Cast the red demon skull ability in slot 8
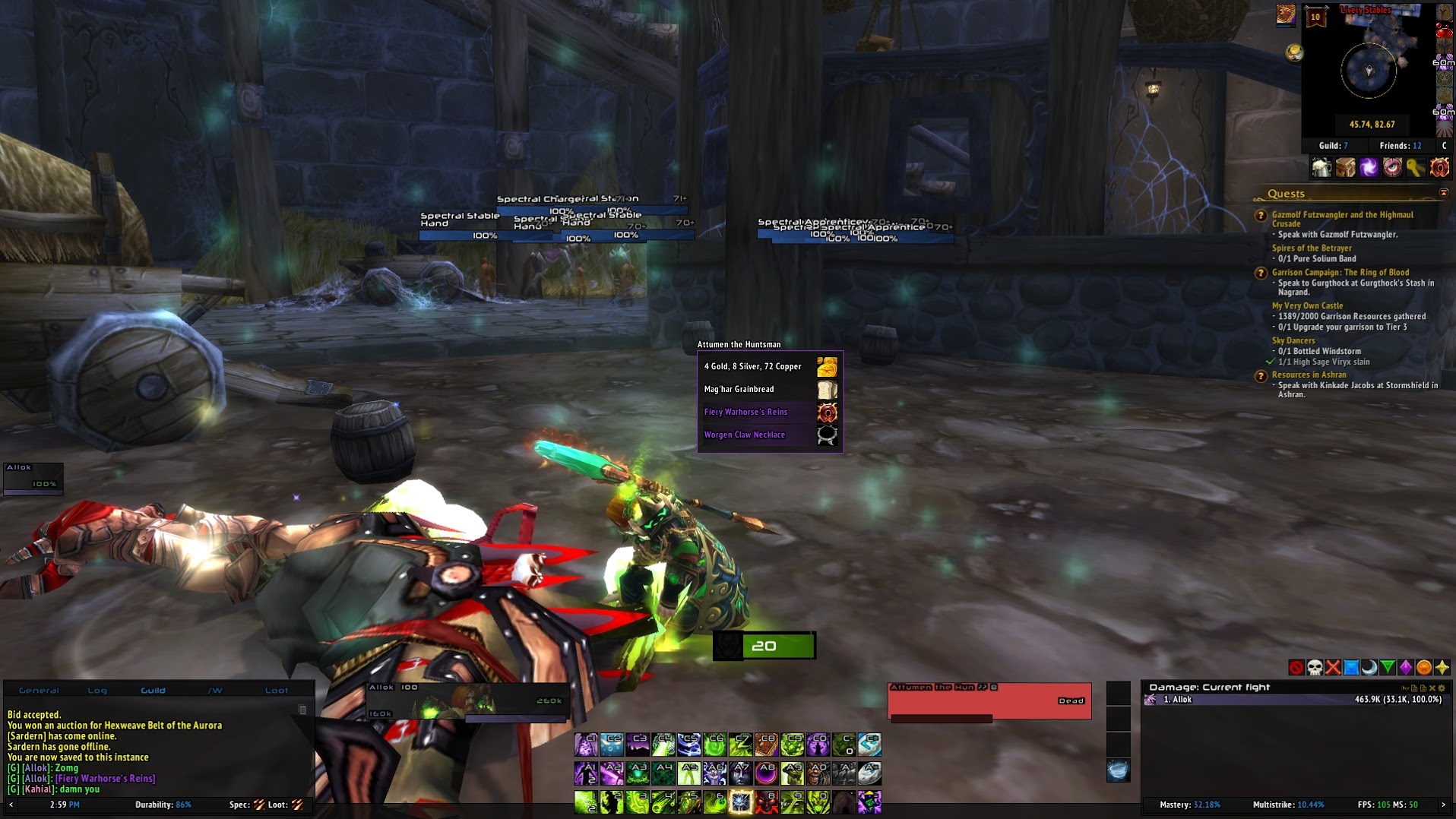Screen dimensions: 1456x819 click(766, 802)
